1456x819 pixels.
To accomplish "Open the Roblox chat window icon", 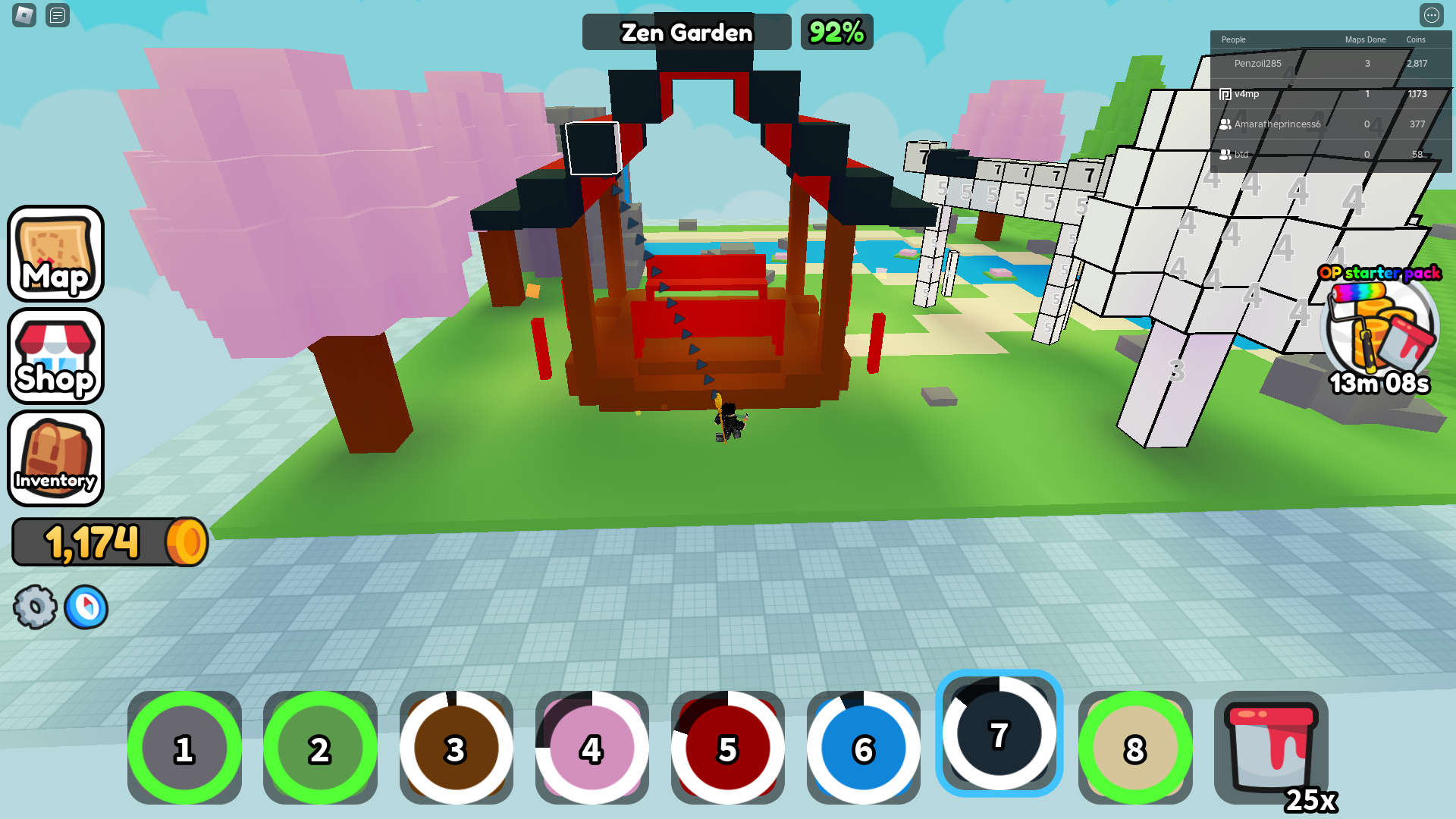I will pos(58,15).
